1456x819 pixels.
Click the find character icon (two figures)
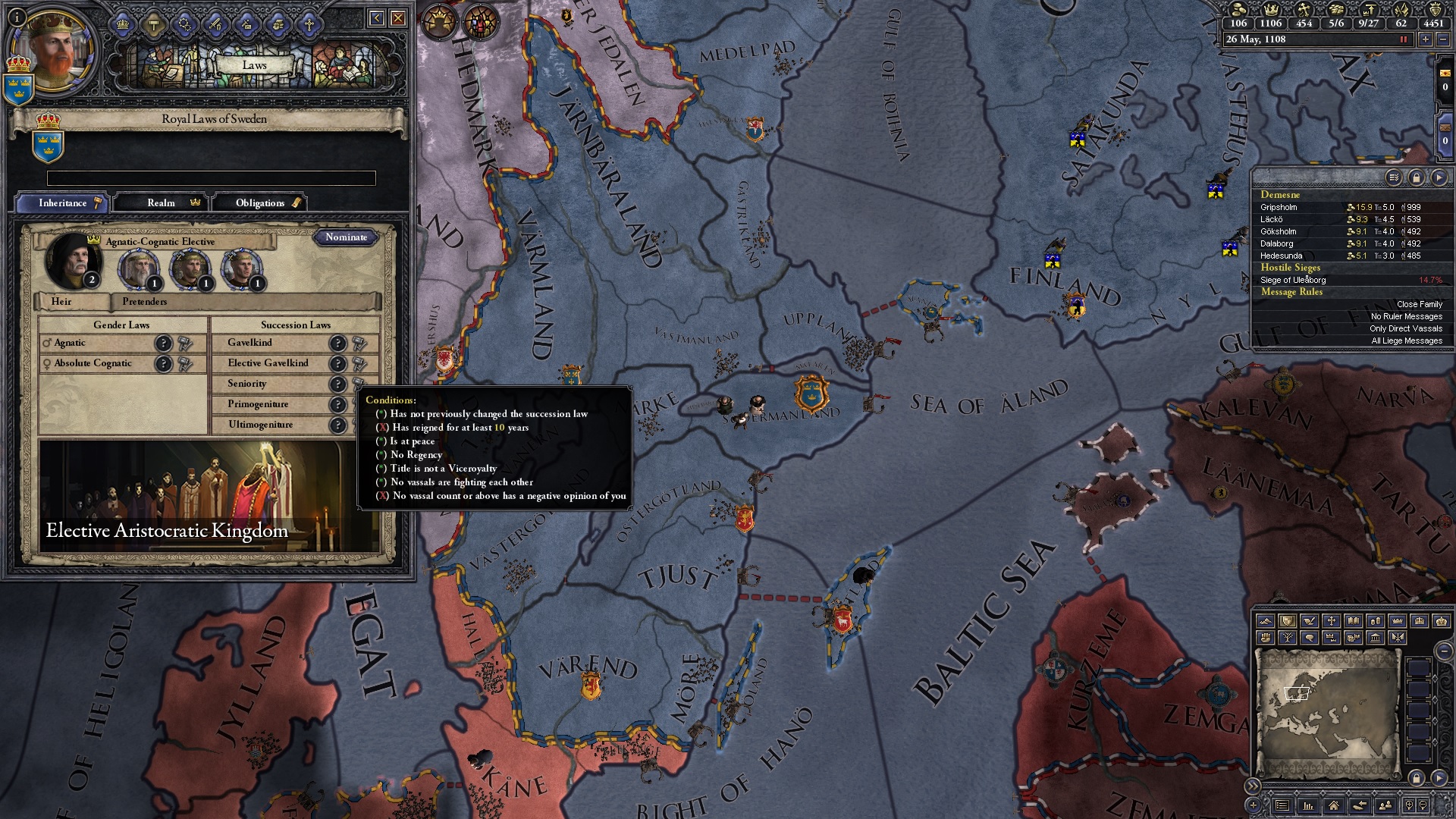point(1386,805)
